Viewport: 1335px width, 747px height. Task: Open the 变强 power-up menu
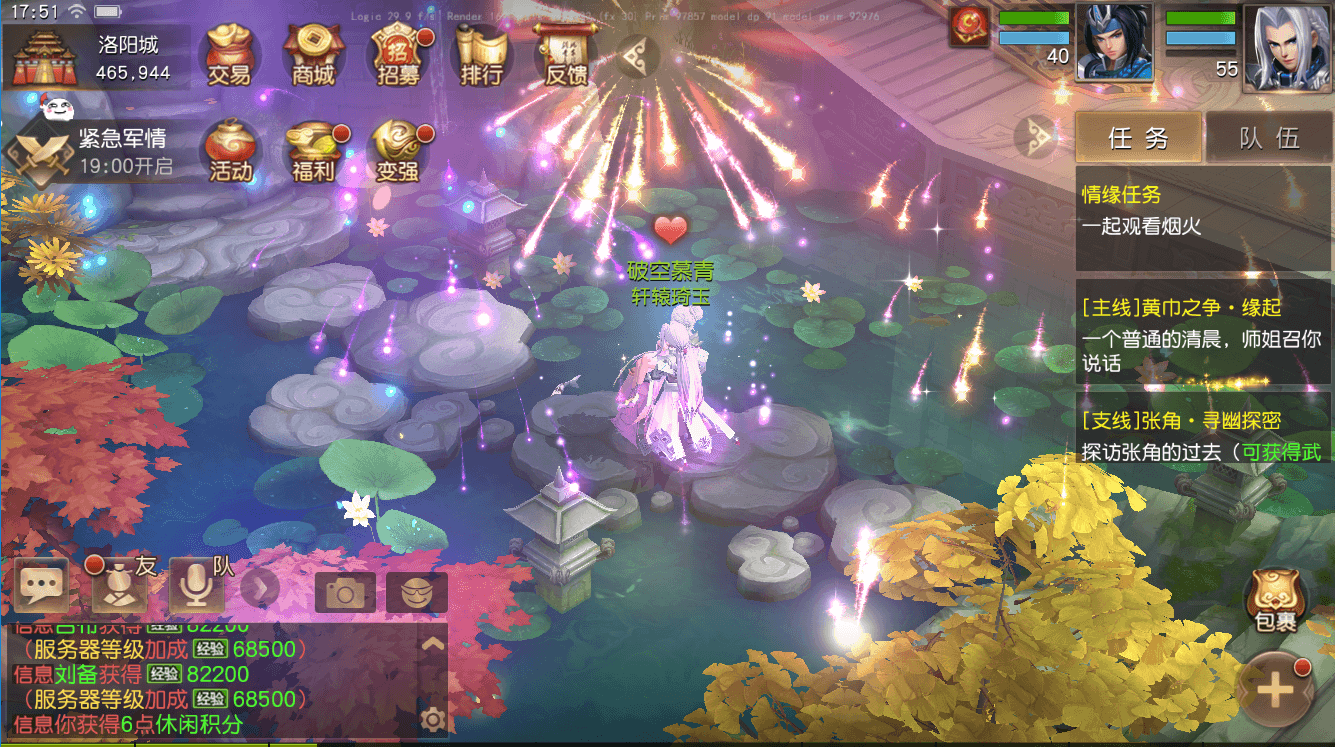coord(397,152)
